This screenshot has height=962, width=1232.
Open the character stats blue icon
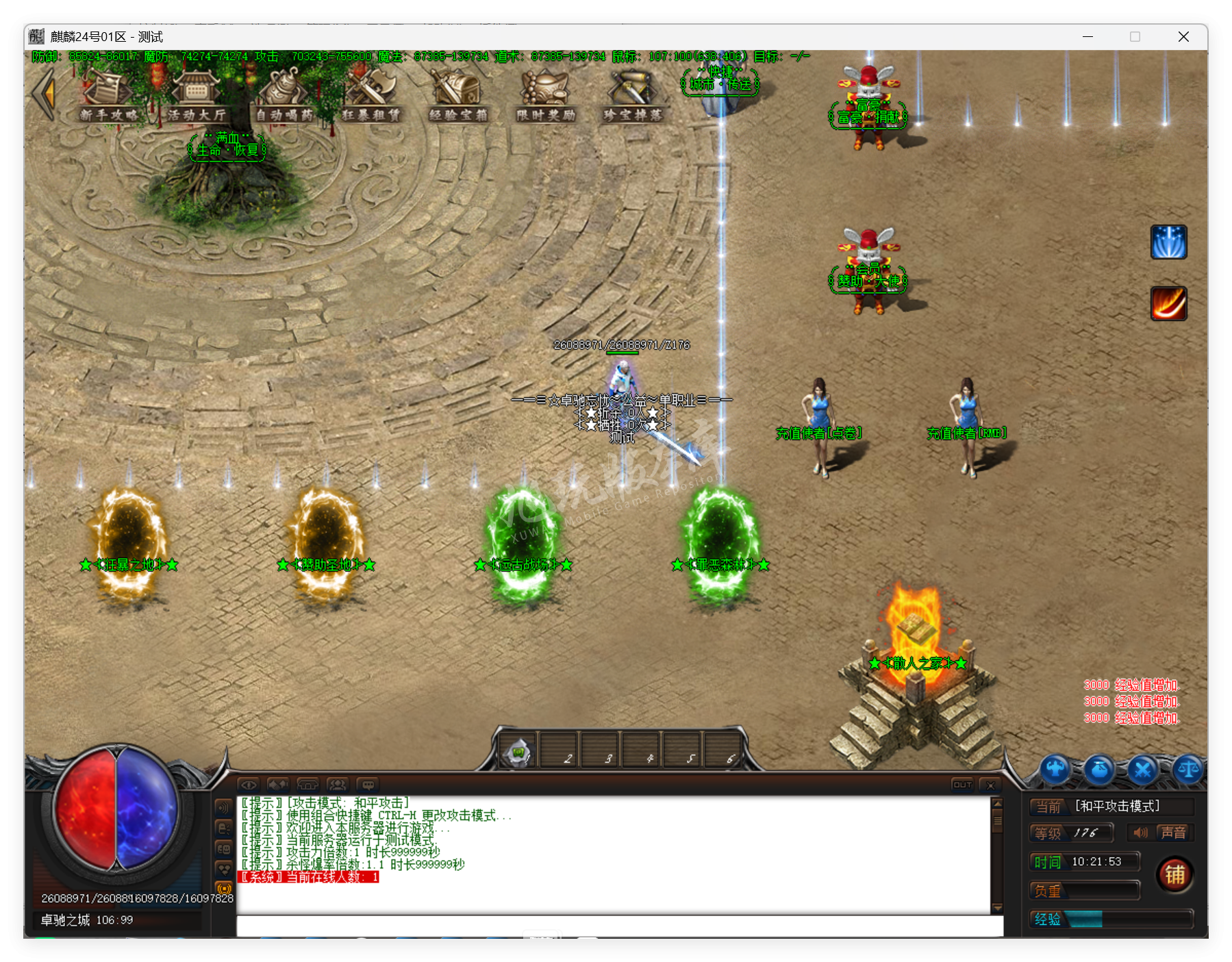pyautogui.click(x=1055, y=770)
